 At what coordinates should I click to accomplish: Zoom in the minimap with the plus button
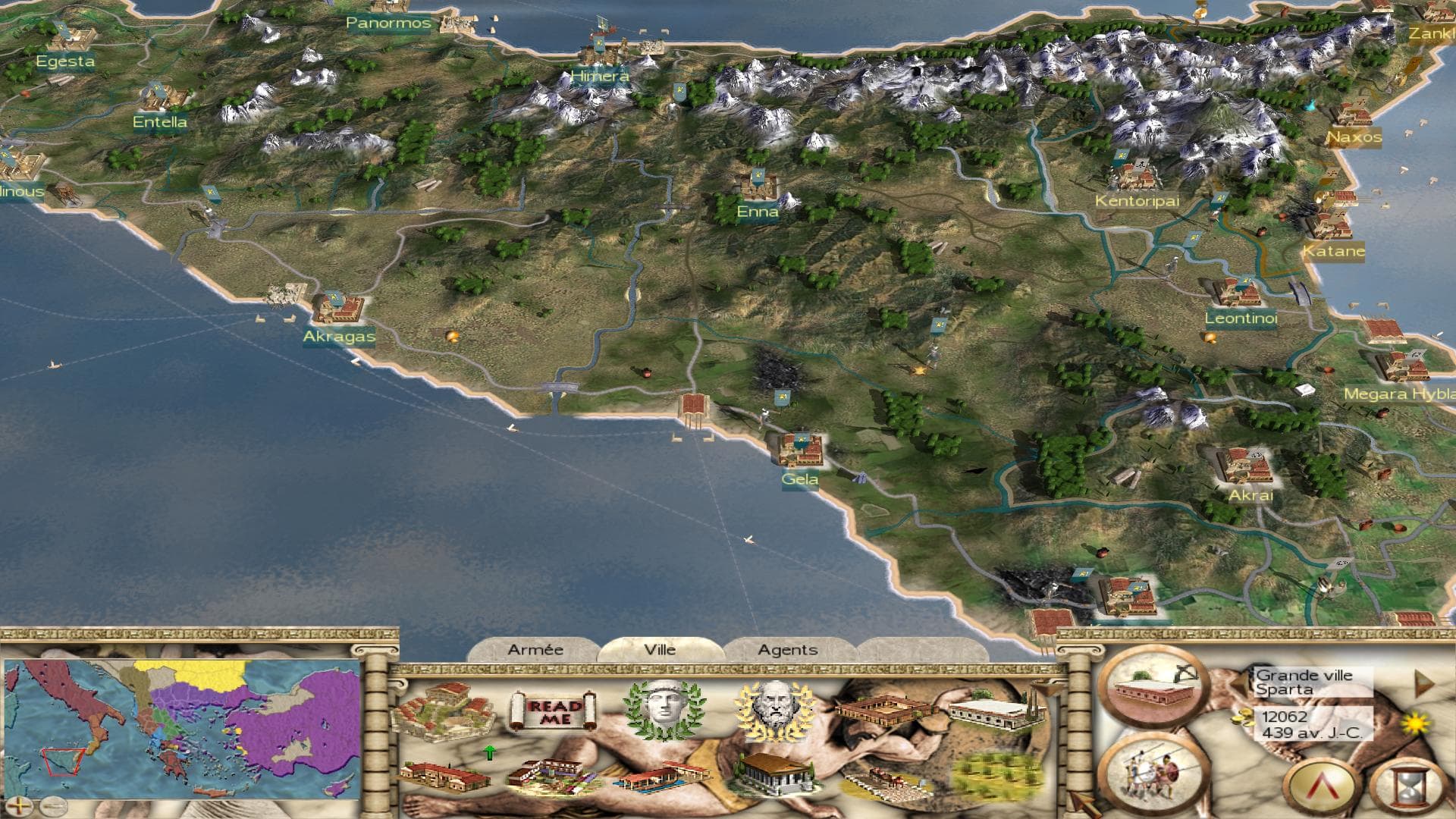[18, 805]
